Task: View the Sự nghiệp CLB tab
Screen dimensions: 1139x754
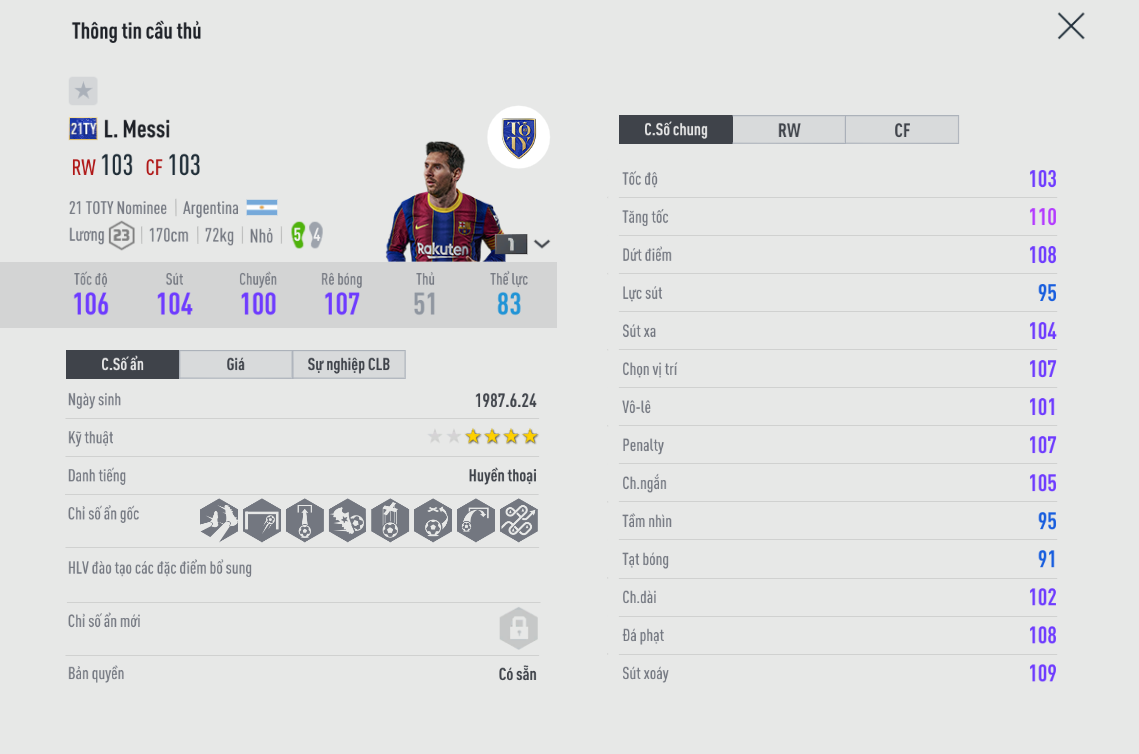Action: pos(348,365)
